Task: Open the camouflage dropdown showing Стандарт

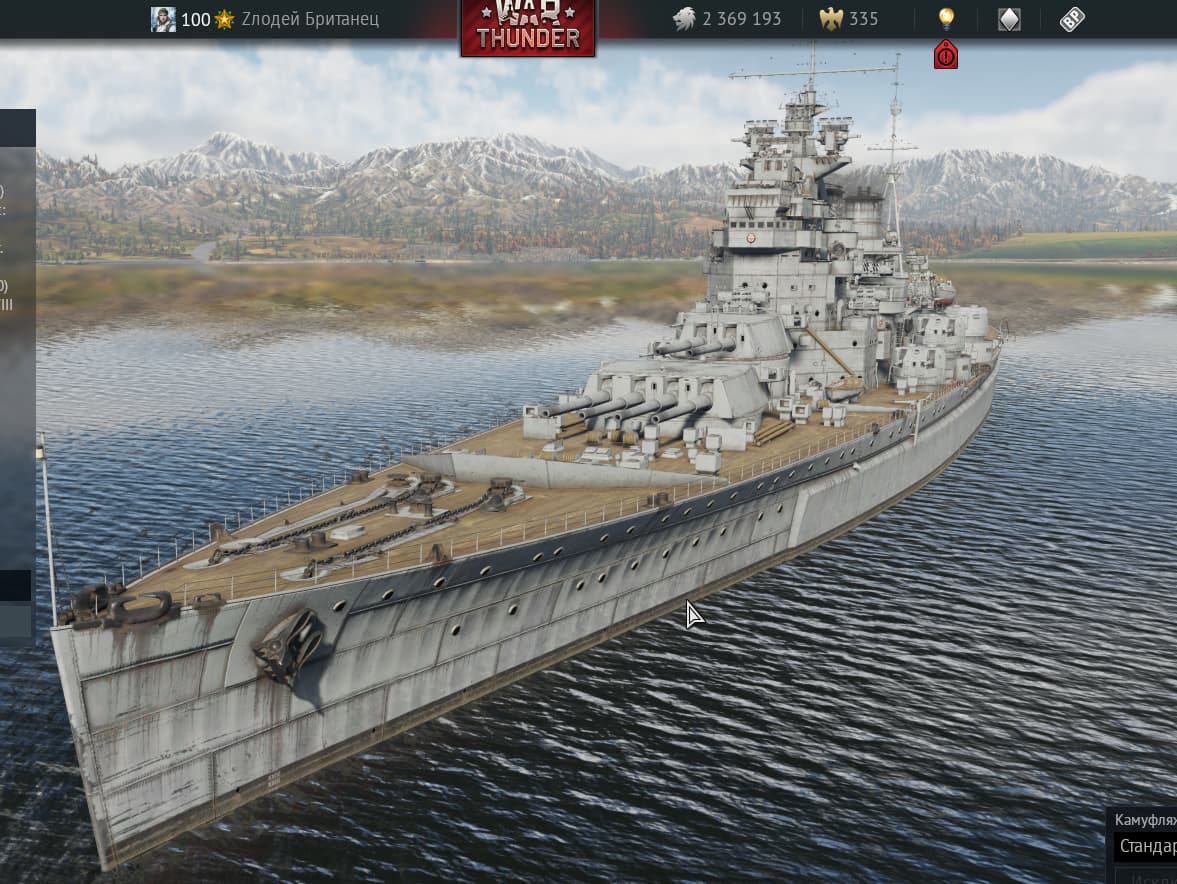Action: click(x=1146, y=846)
